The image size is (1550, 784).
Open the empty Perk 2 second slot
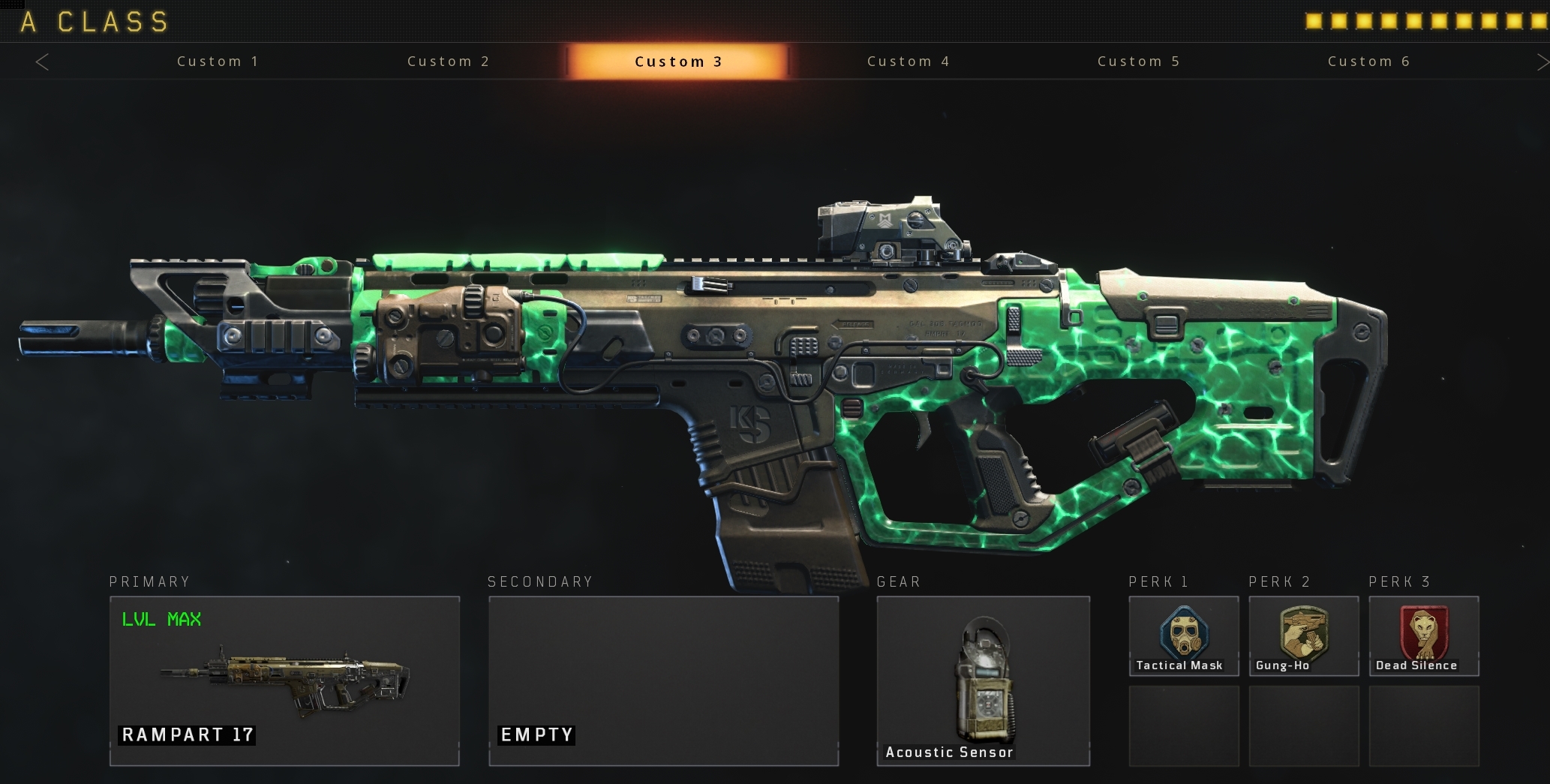(1303, 725)
